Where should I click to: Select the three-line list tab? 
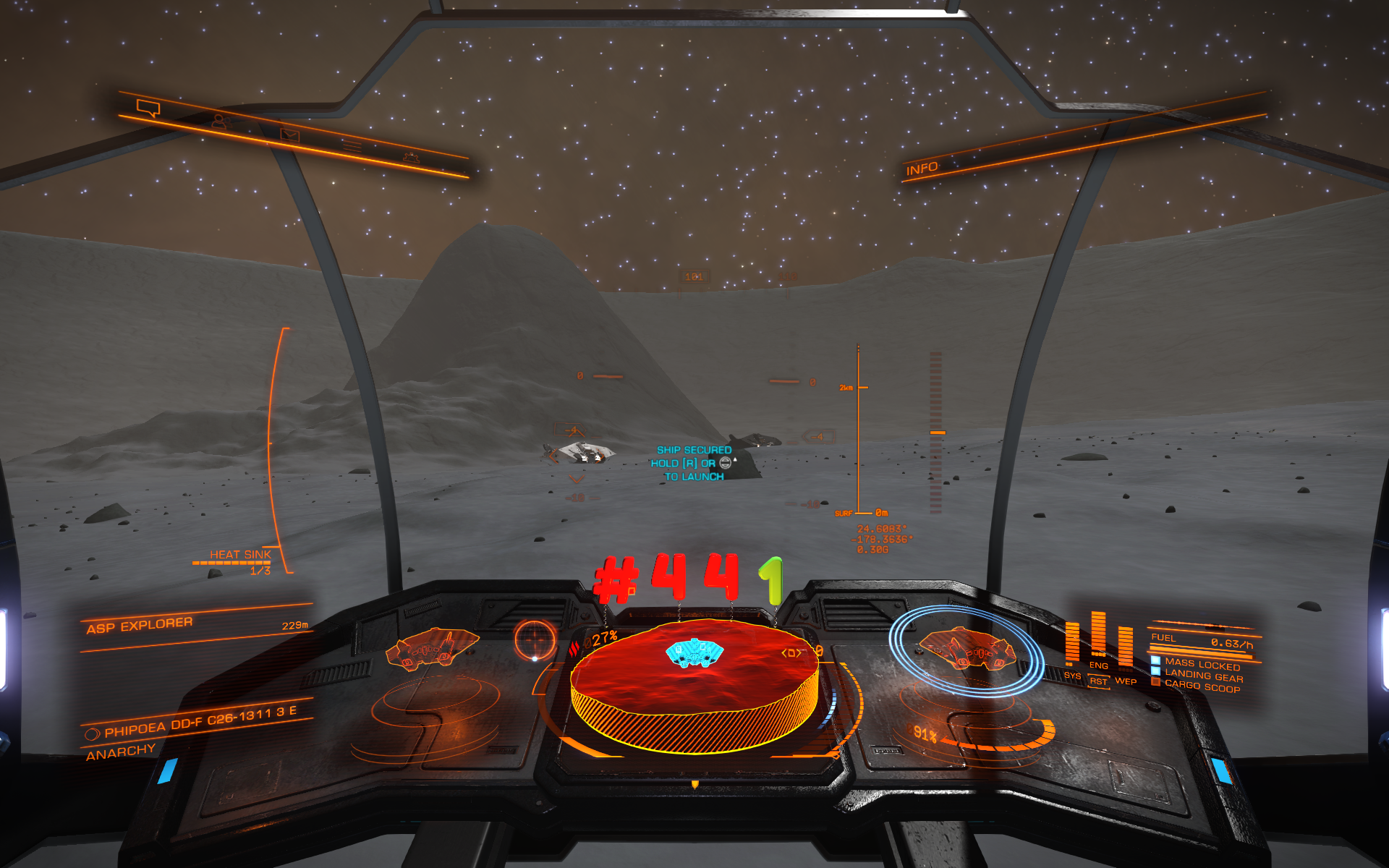pos(352,145)
